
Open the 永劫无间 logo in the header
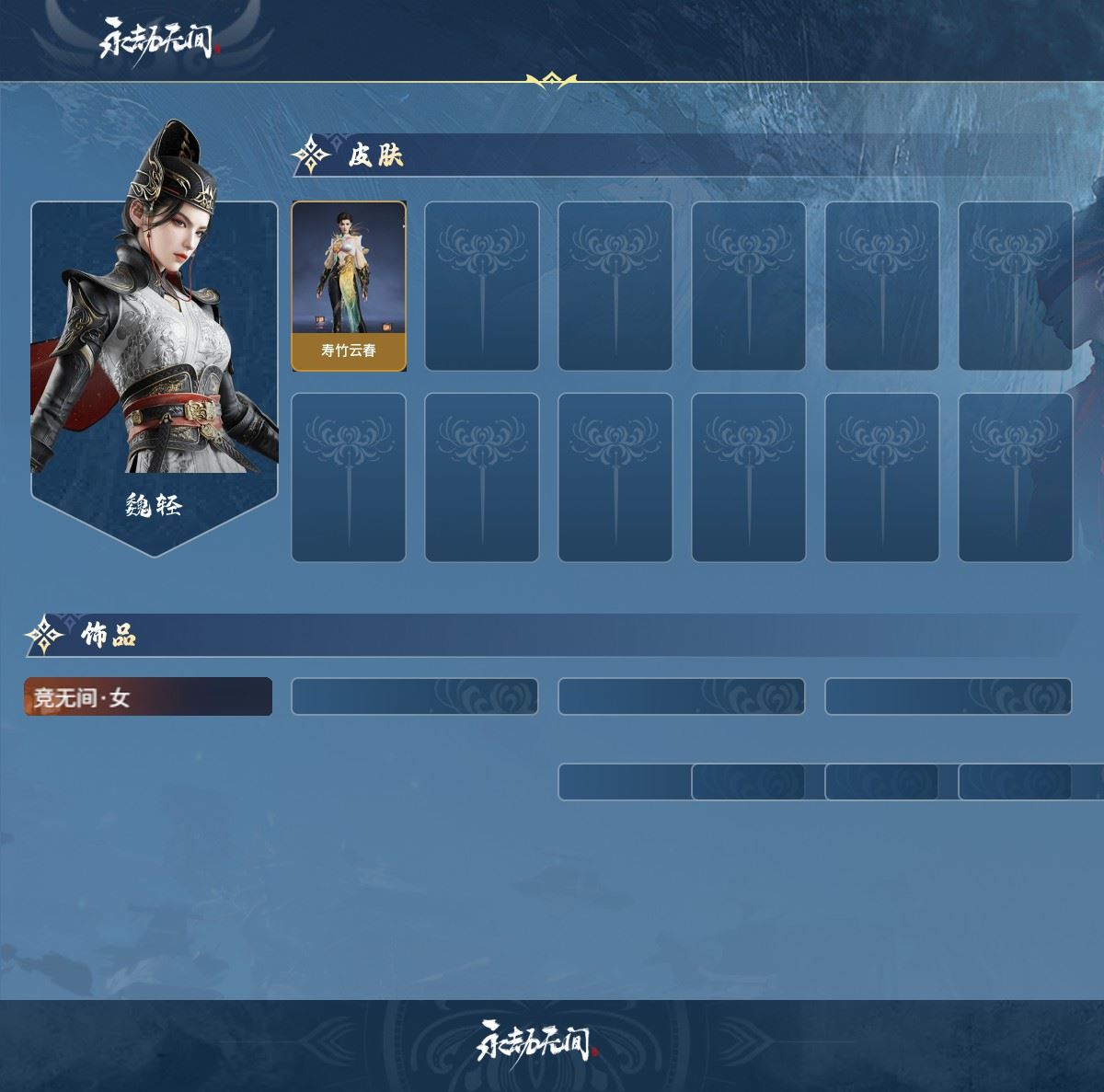tap(158, 39)
